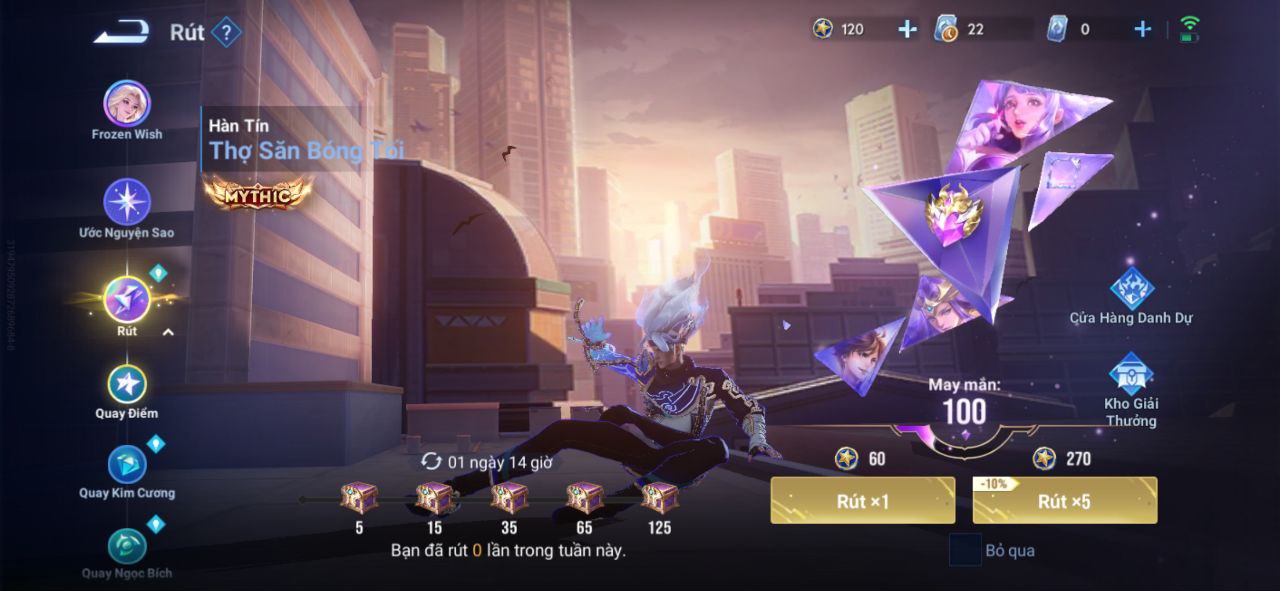The image size is (1280, 591).
Task: View the Mythic skin badge
Action: point(258,193)
